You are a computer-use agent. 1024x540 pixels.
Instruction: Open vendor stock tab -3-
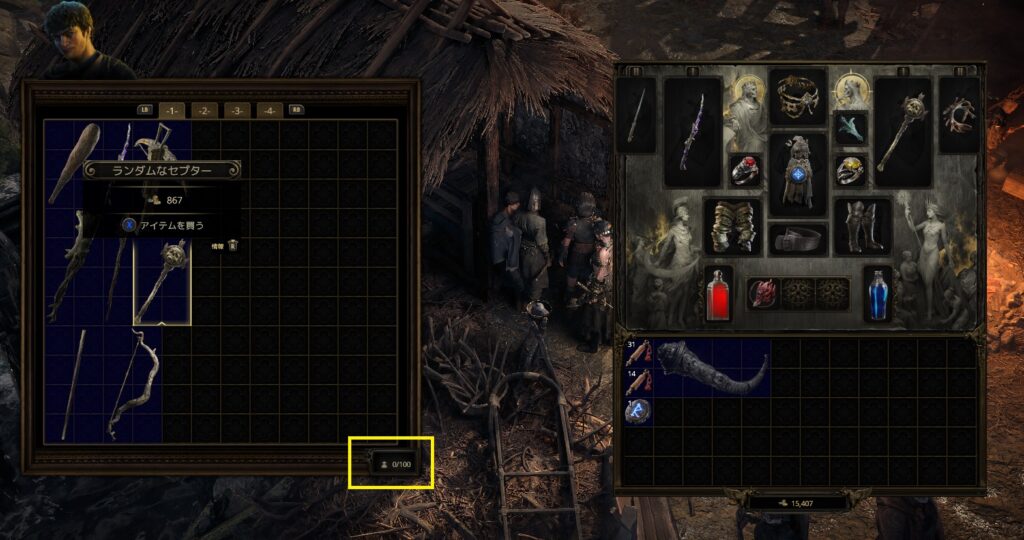[237, 110]
